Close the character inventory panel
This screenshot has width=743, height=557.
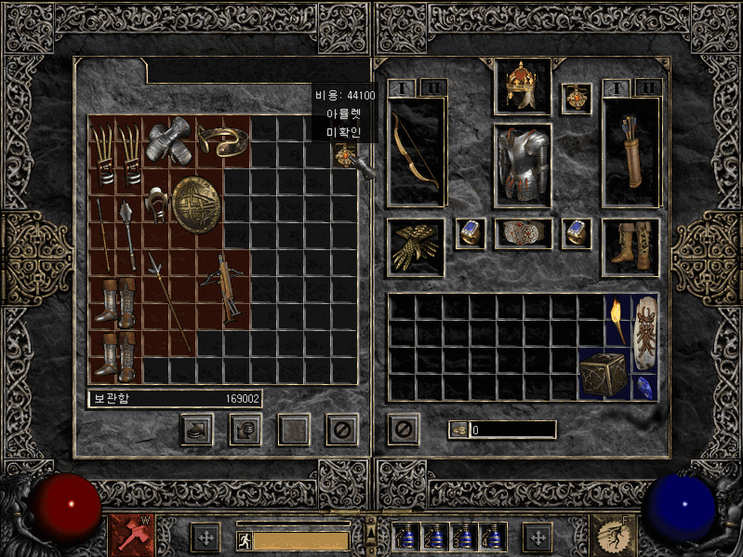tap(403, 430)
